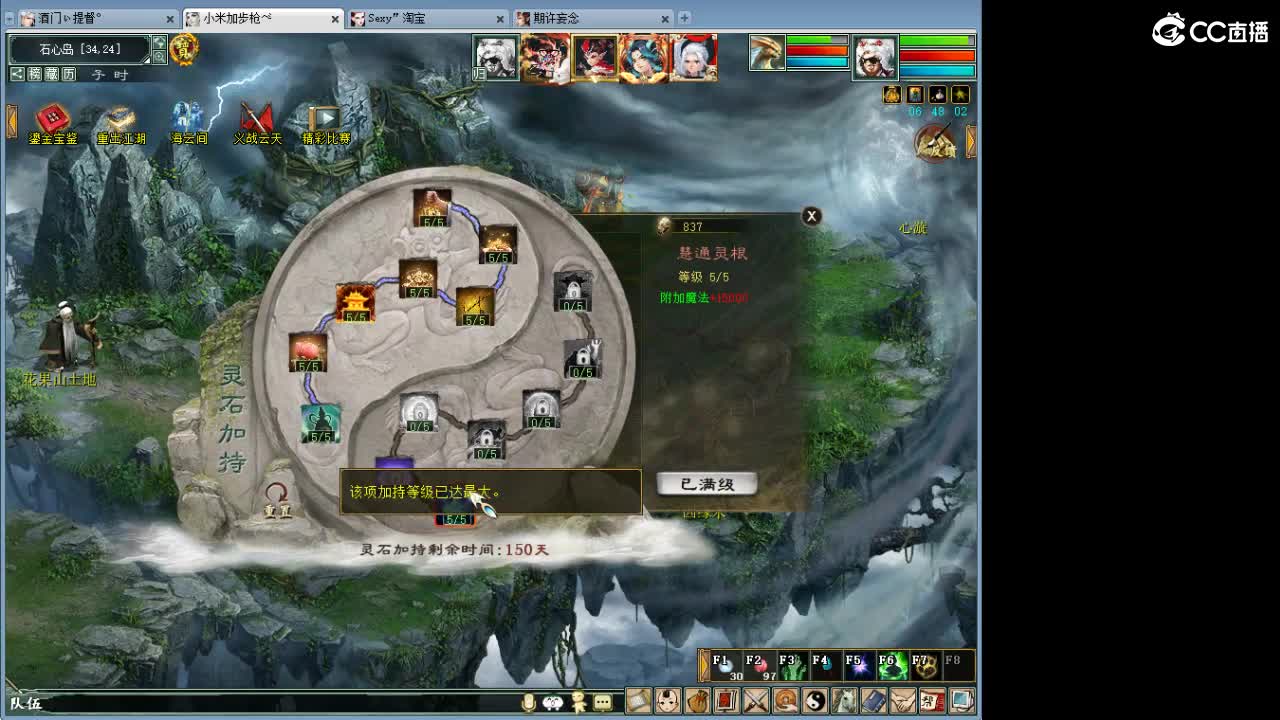This screenshot has height=720, width=1280.
Task: Expand the minimap share options with the < icon
Action: 16,74
